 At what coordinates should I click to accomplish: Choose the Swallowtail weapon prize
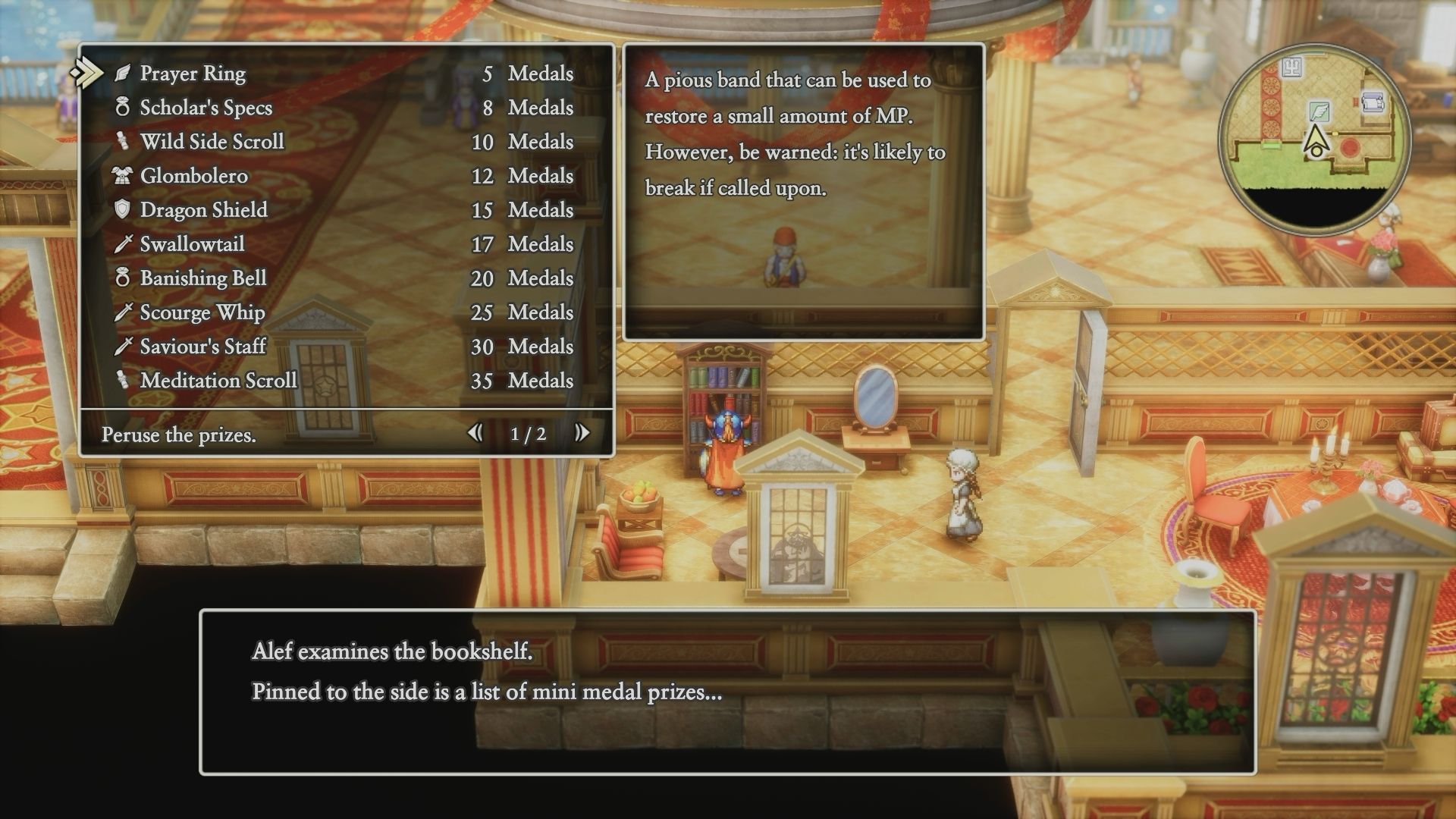pos(192,244)
